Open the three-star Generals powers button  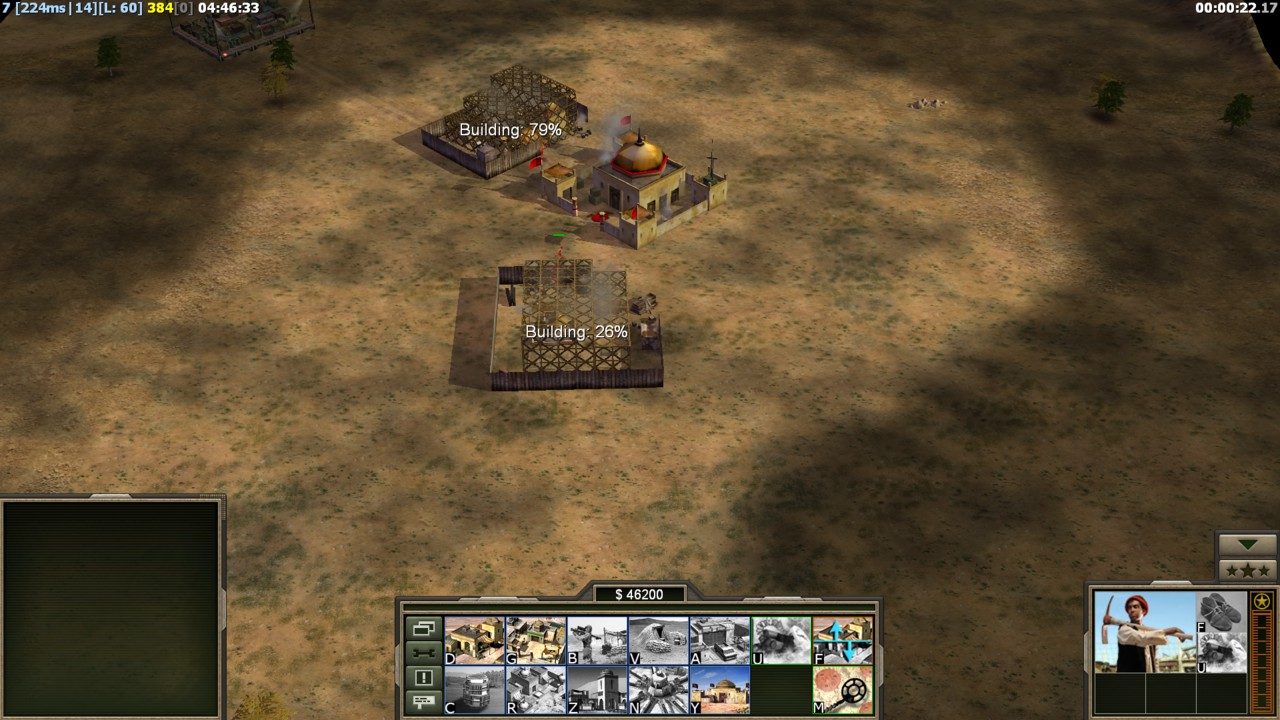(x=1247, y=570)
